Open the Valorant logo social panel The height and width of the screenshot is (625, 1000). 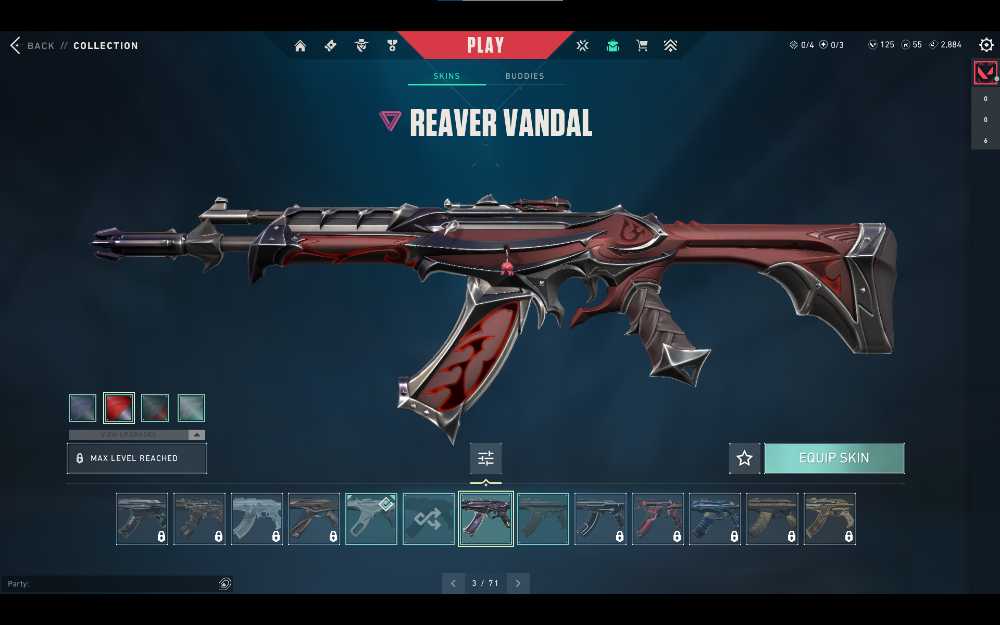coord(985,73)
